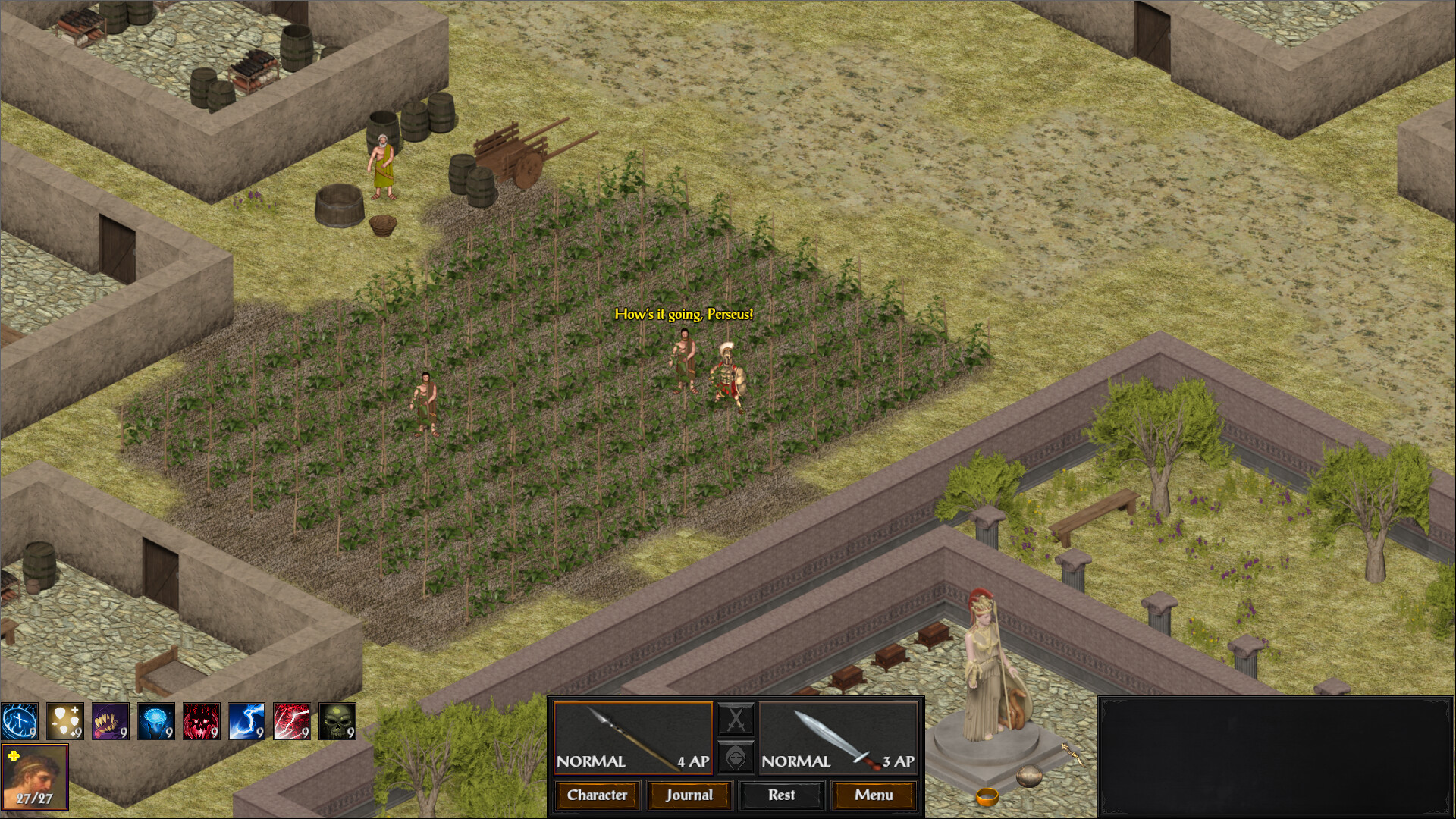1456x819 pixels.
Task: Cast the glowing blue orb spell
Action: [155, 720]
